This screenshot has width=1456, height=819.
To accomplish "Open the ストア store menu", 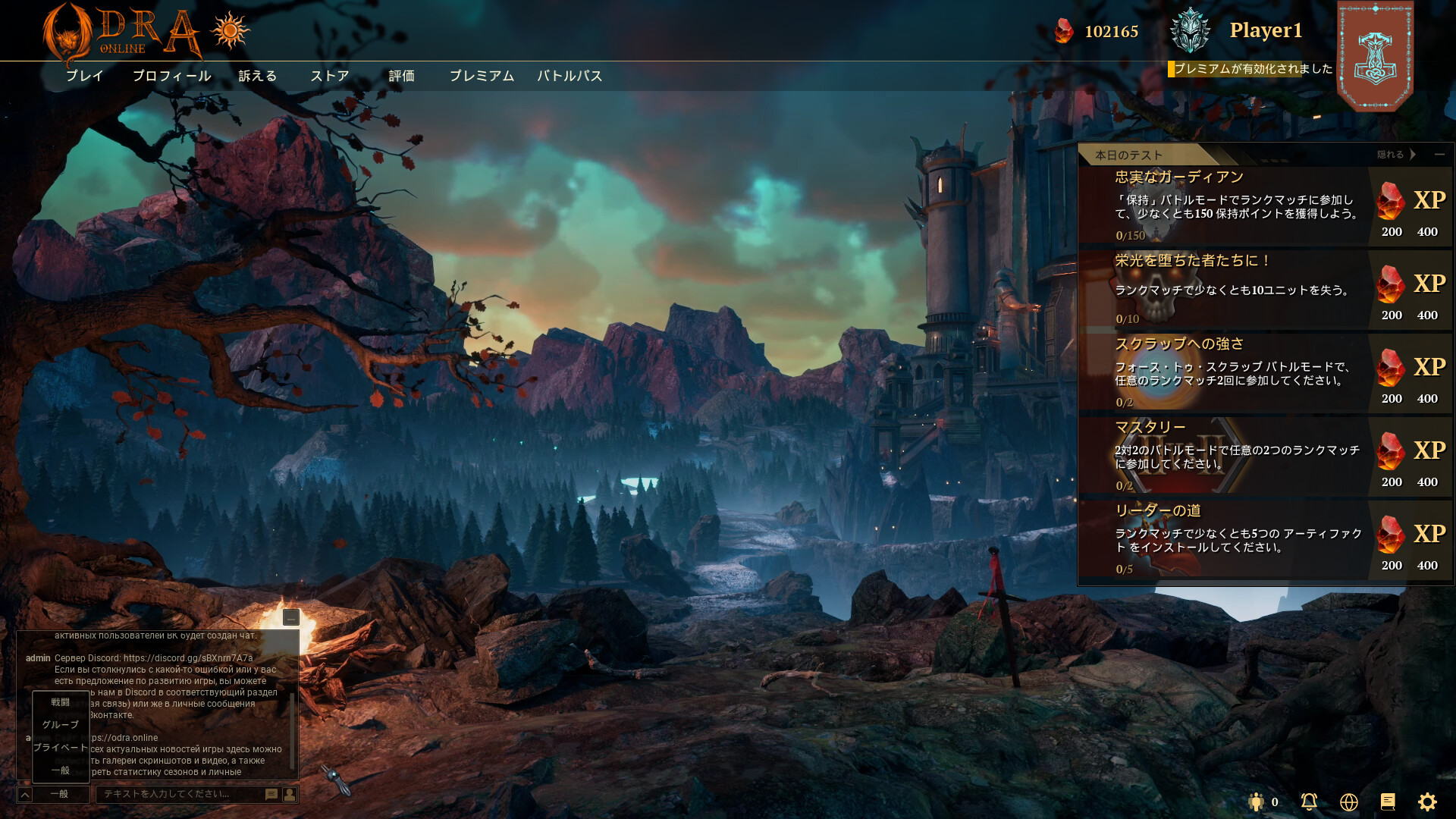I will (x=330, y=76).
